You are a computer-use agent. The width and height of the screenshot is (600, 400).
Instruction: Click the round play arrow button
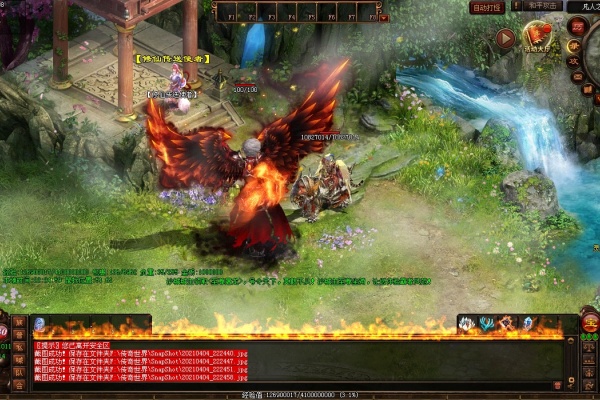coord(505,39)
